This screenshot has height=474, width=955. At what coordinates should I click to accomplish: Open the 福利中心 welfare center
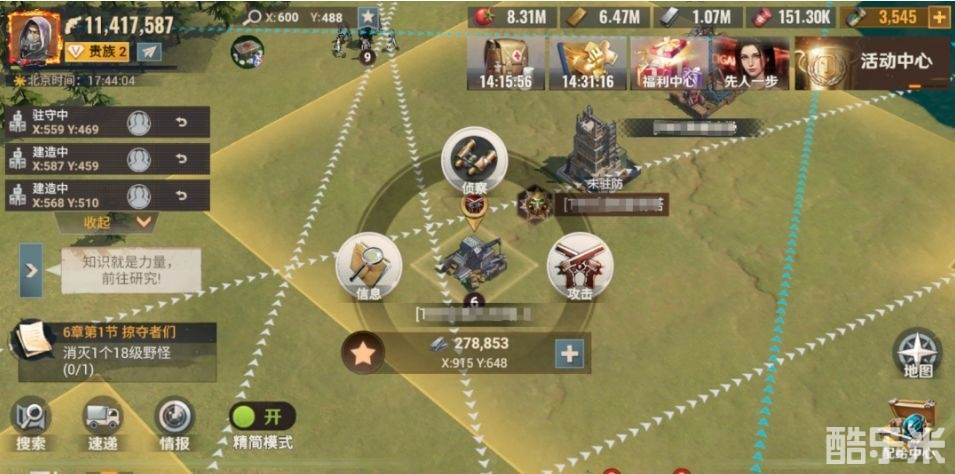pos(670,64)
